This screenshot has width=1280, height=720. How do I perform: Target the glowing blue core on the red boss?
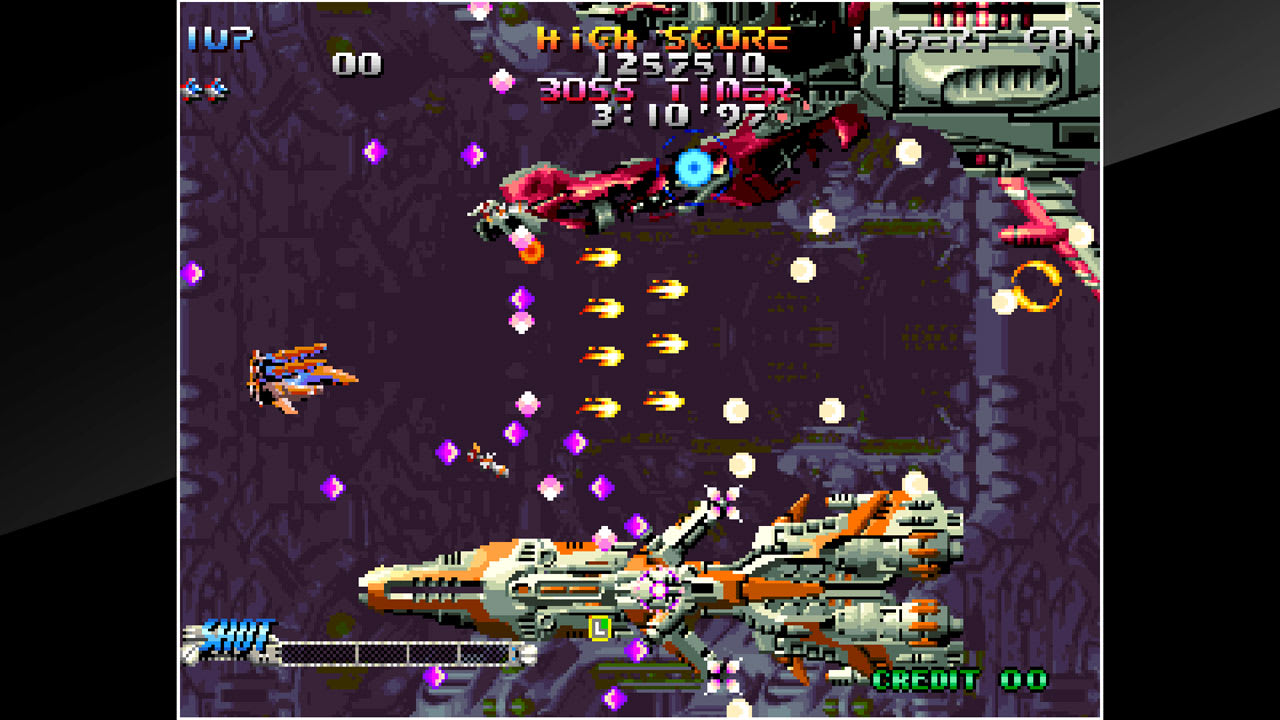[694, 169]
